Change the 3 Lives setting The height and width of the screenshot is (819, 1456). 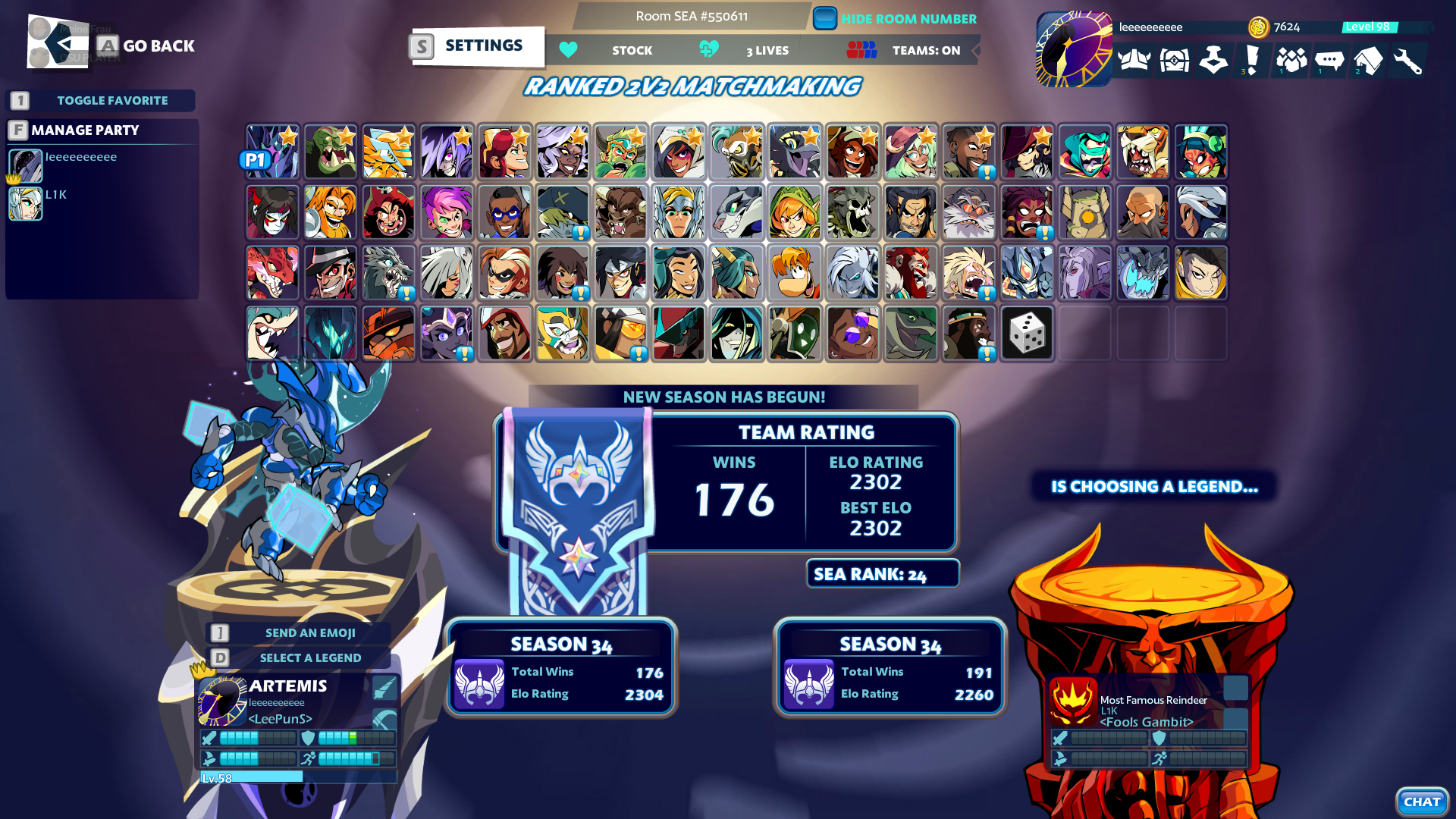tap(767, 50)
